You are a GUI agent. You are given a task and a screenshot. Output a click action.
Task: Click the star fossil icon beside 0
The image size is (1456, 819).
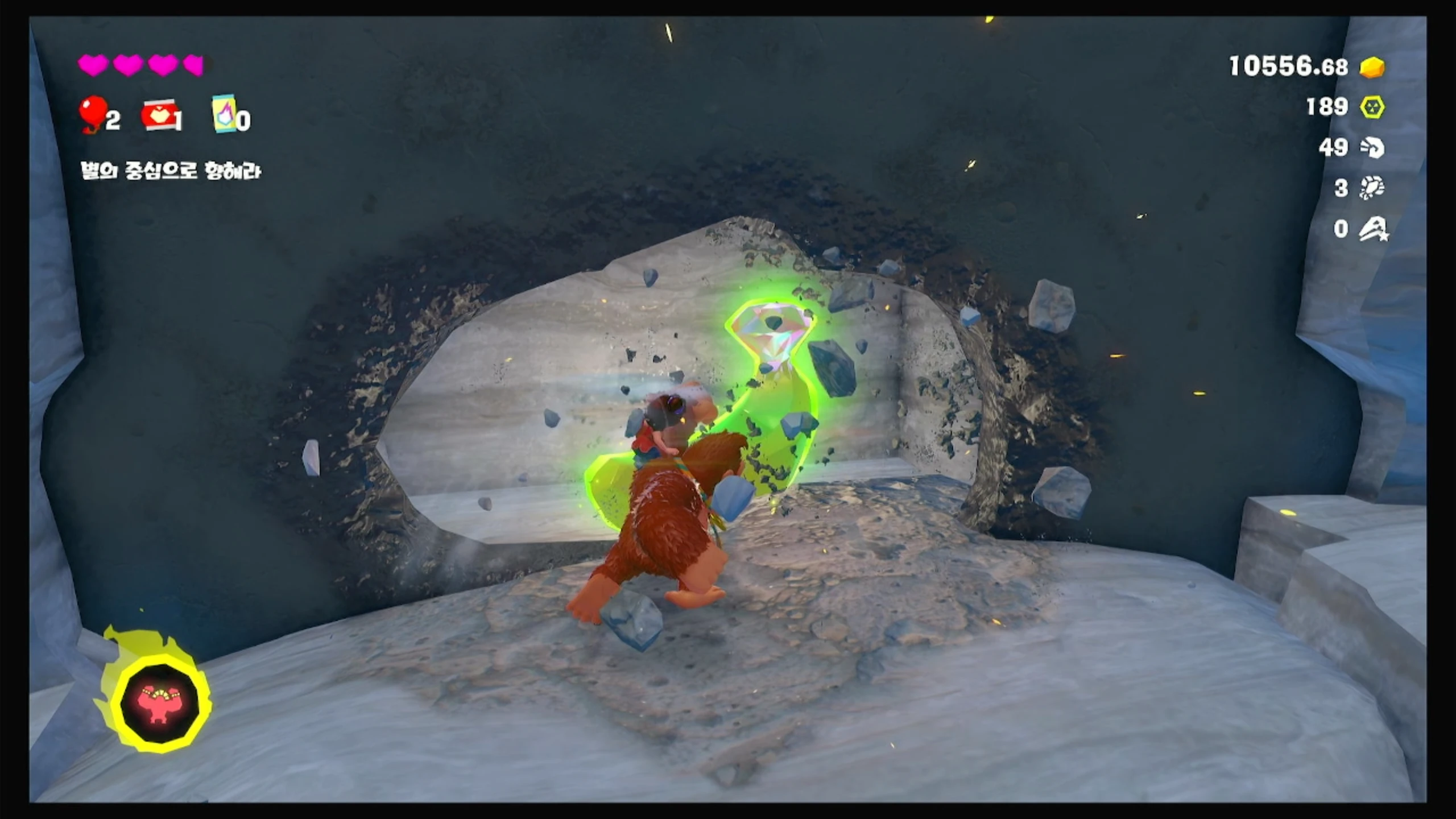coord(1373,229)
